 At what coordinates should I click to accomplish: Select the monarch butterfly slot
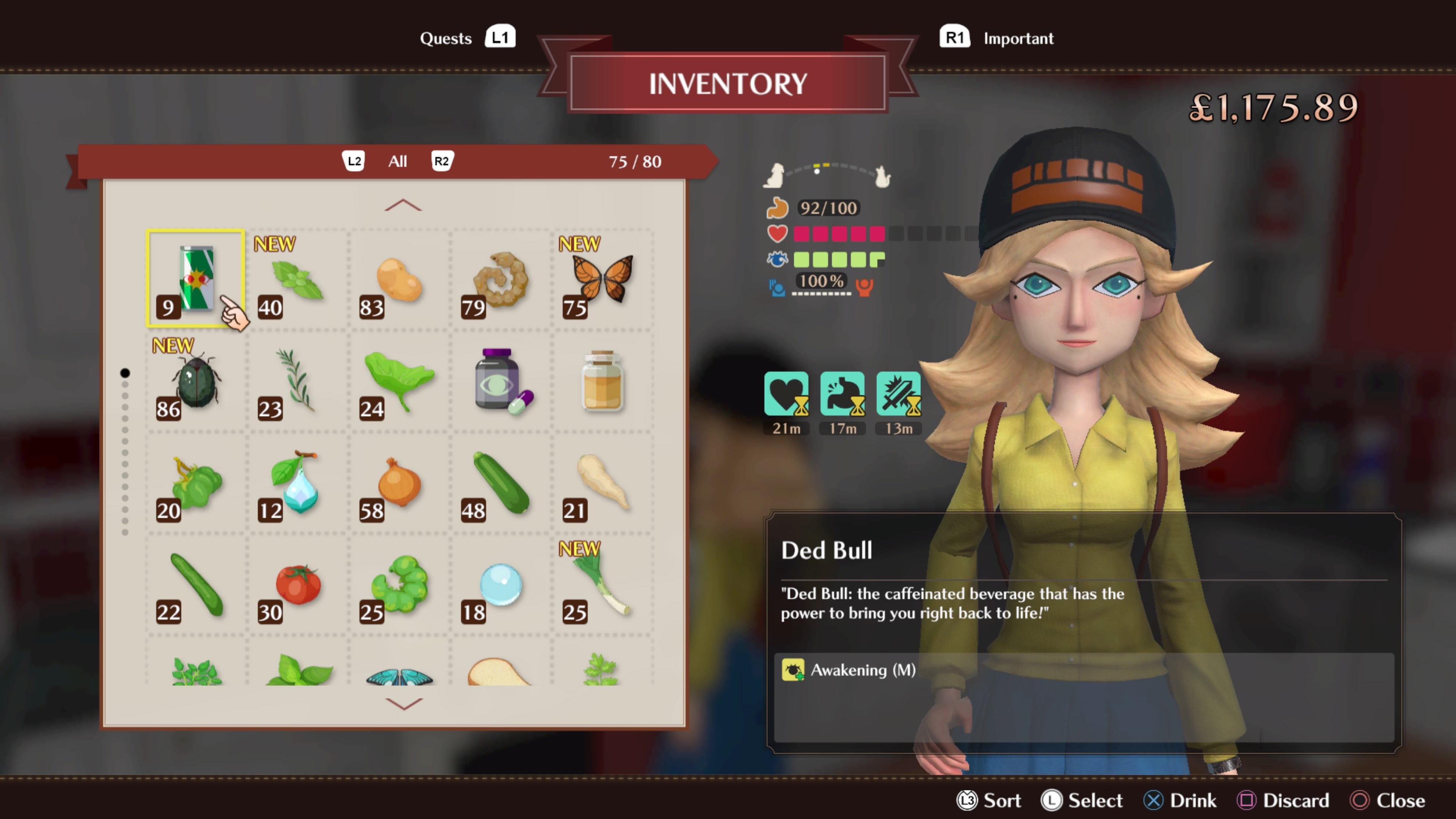click(x=602, y=279)
